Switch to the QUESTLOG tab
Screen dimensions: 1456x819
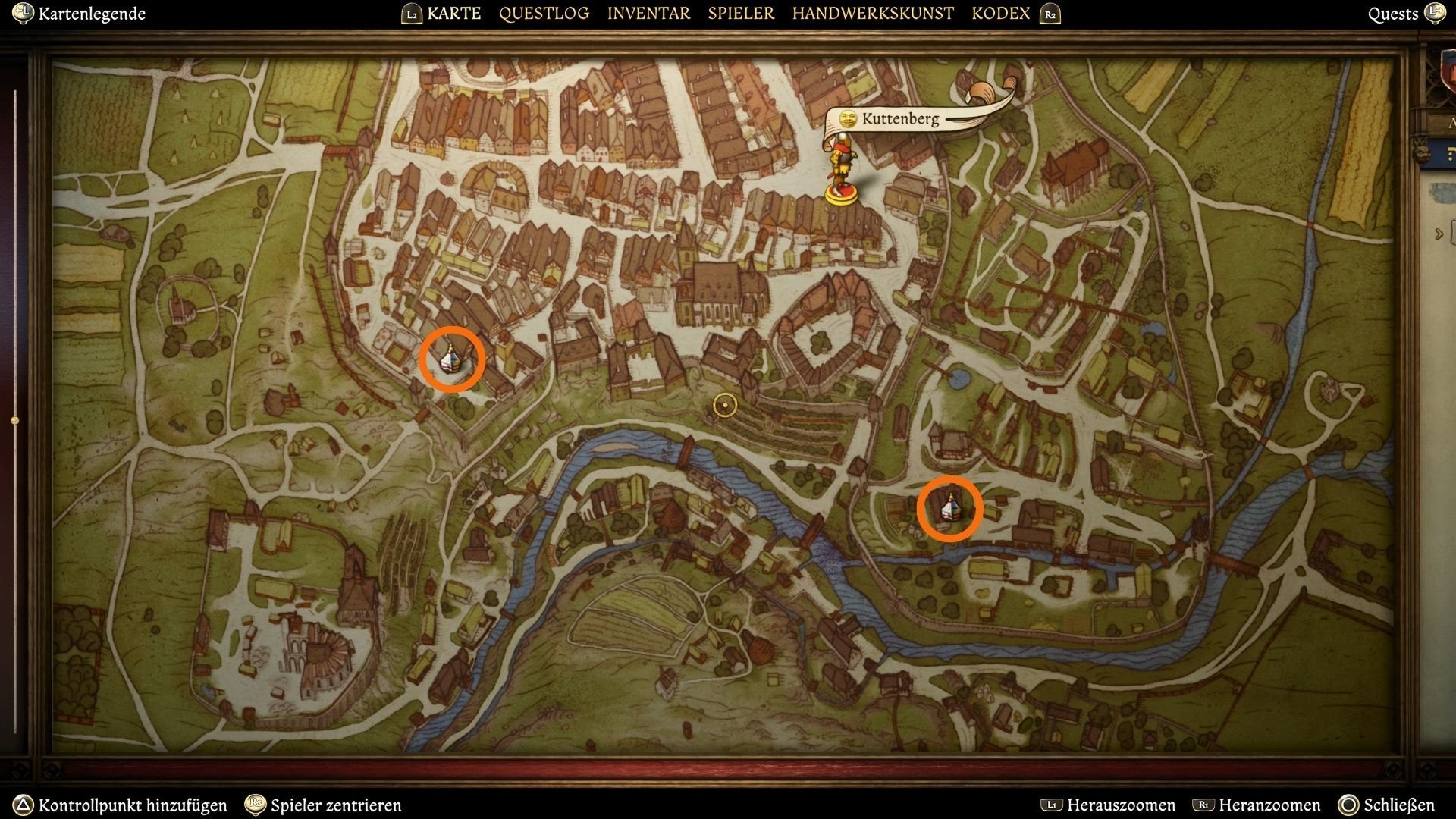click(x=543, y=13)
